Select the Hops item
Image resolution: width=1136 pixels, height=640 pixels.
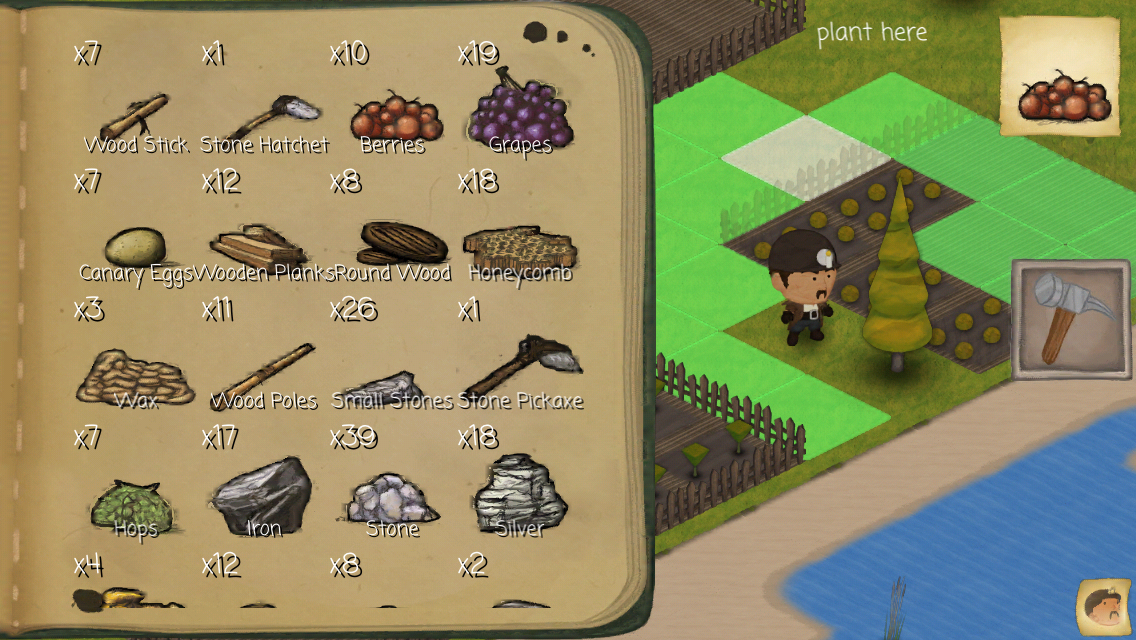pyautogui.click(x=134, y=503)
